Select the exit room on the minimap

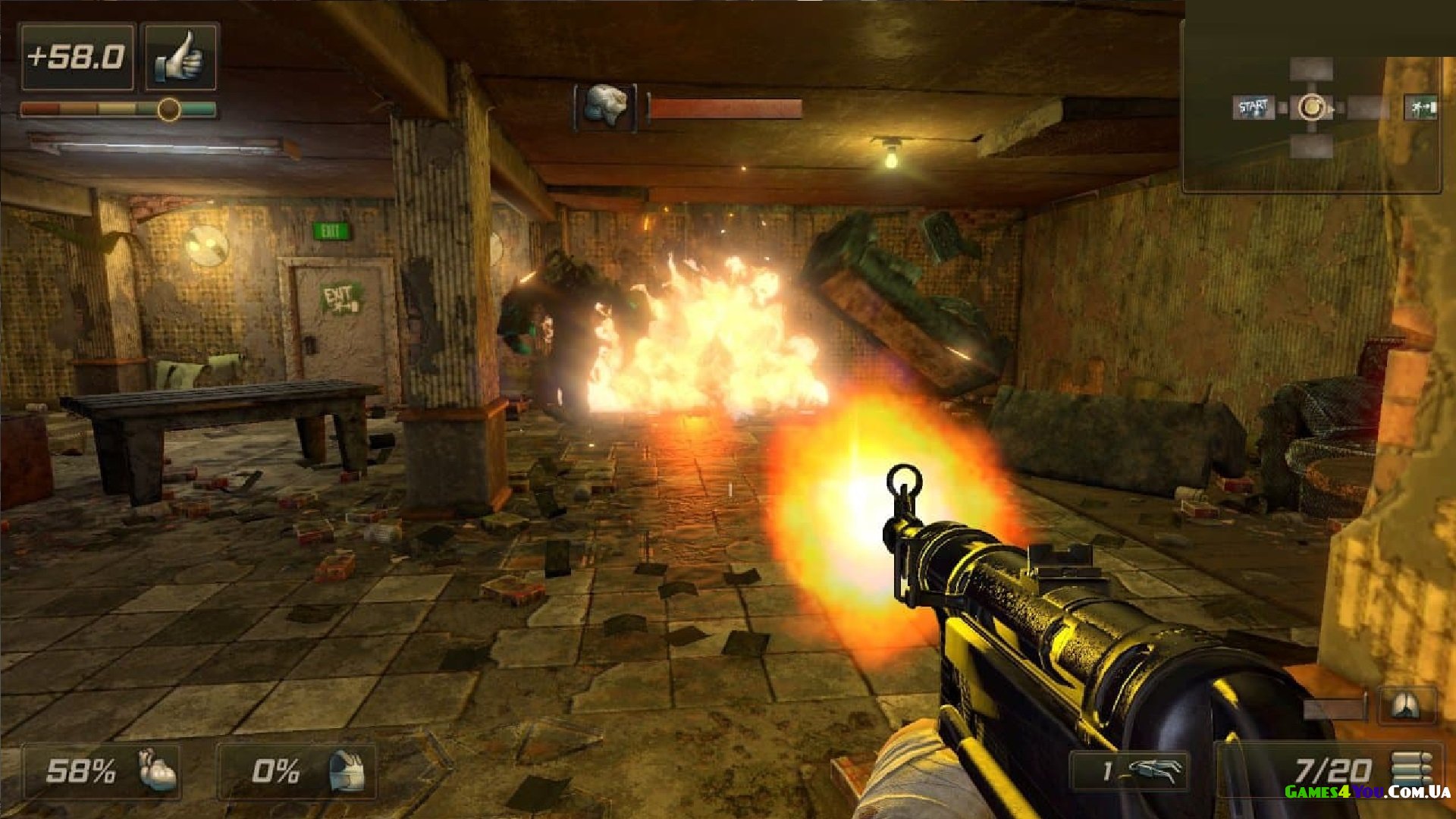tap(1420, 108)
